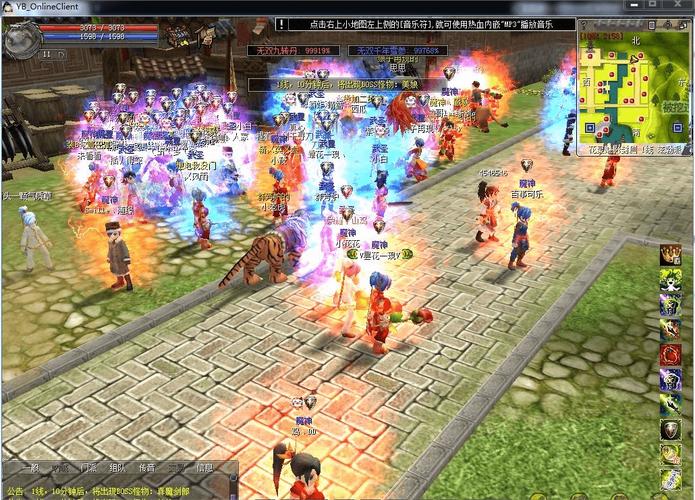Select the 传音 chat tab
The width and height of the screenshot is (695, 500).
click(x=147, y=468)
